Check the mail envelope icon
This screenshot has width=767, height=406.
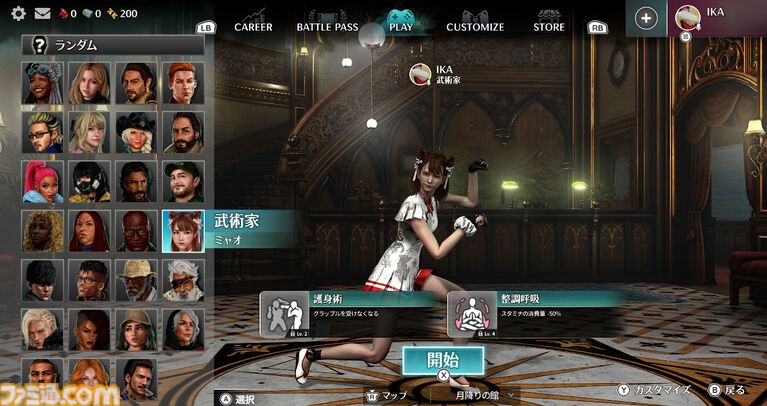coord(42,14)
